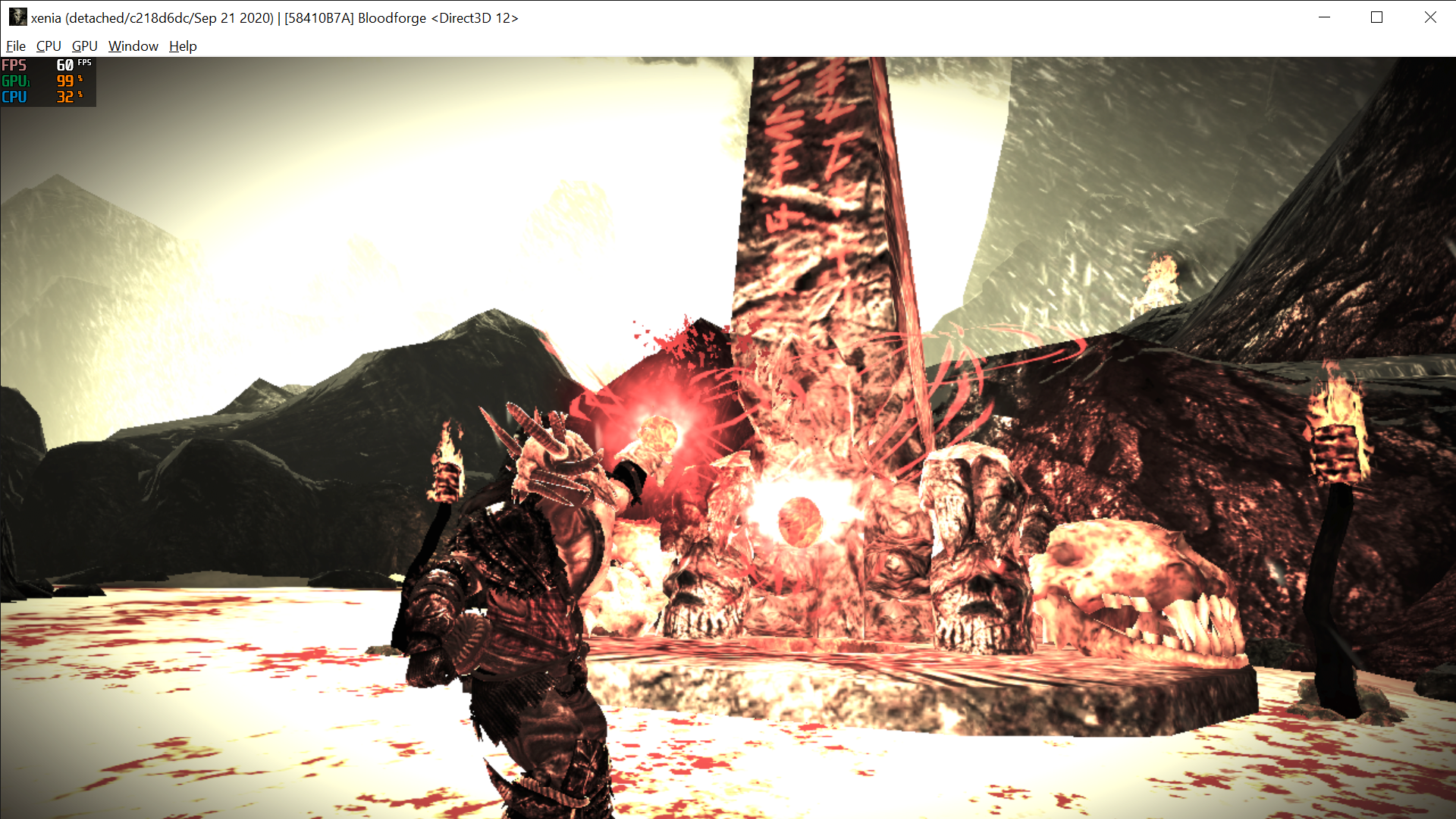Image resolution: width=1456 pixels, height=819 pixels.
Task: Click the 60 FPS readout value
Action: [x=64, y=66]
